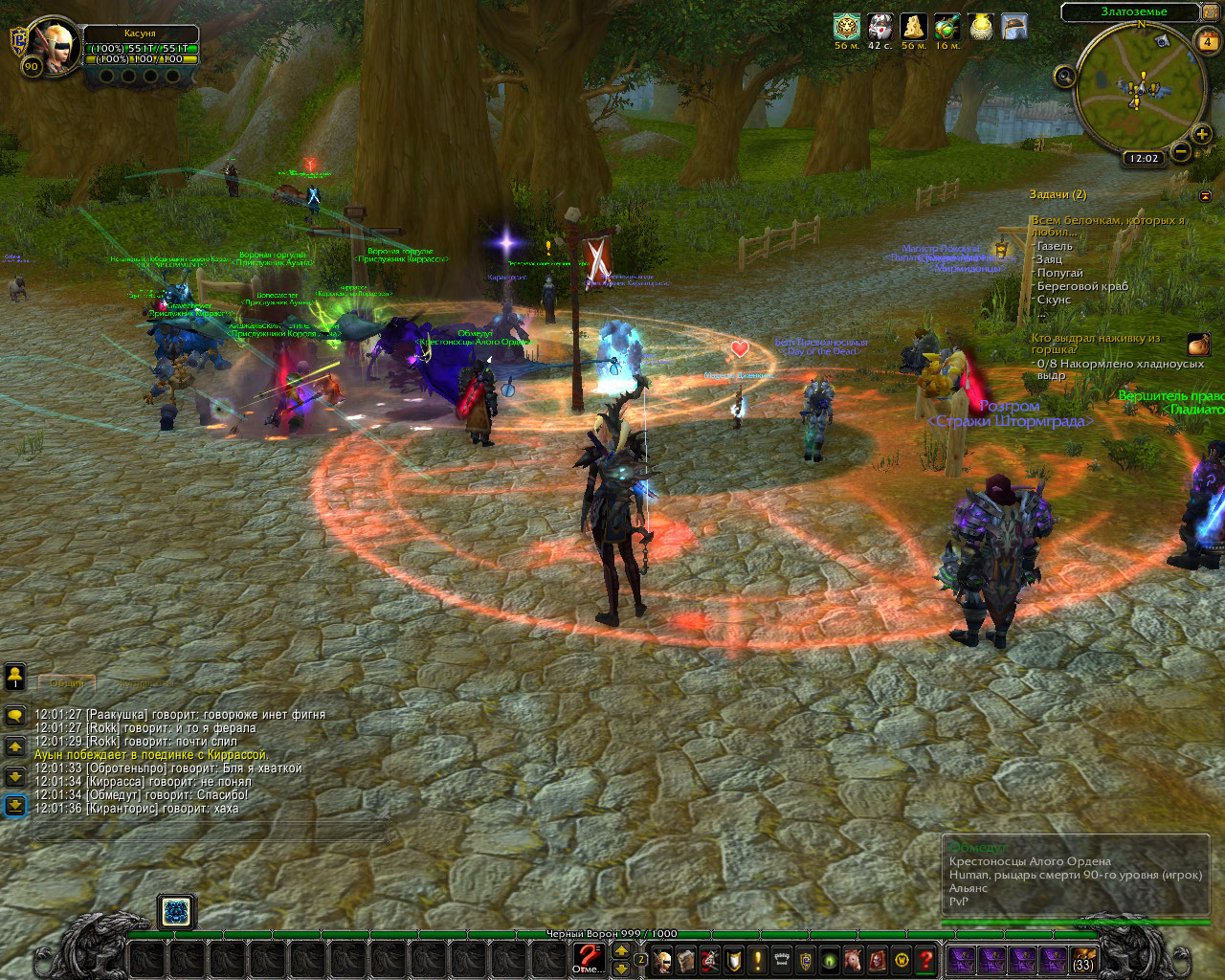Open the yellow exclamation quest log button
Viewport: 1225px width, 980px height.
[758, 960]
